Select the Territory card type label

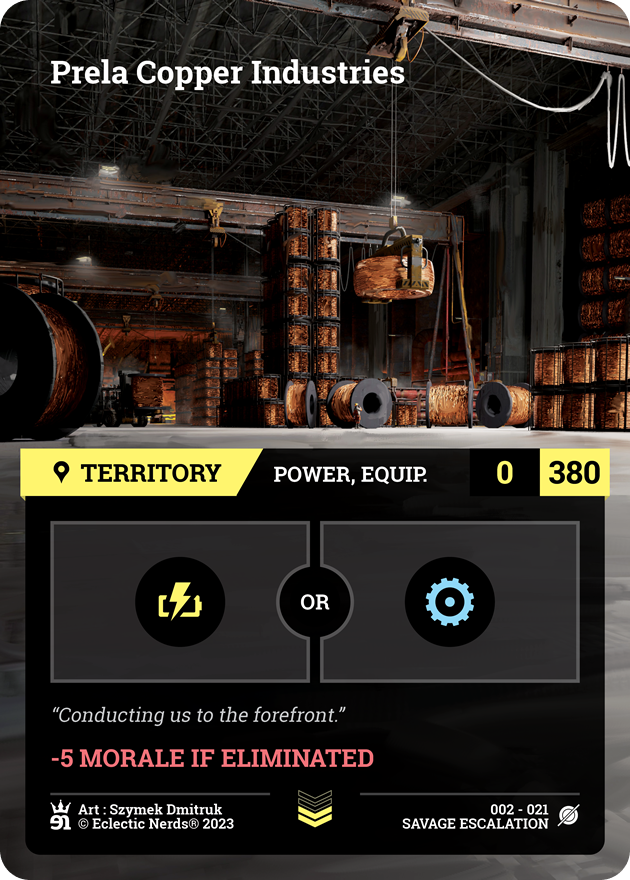tap(138, 473)
